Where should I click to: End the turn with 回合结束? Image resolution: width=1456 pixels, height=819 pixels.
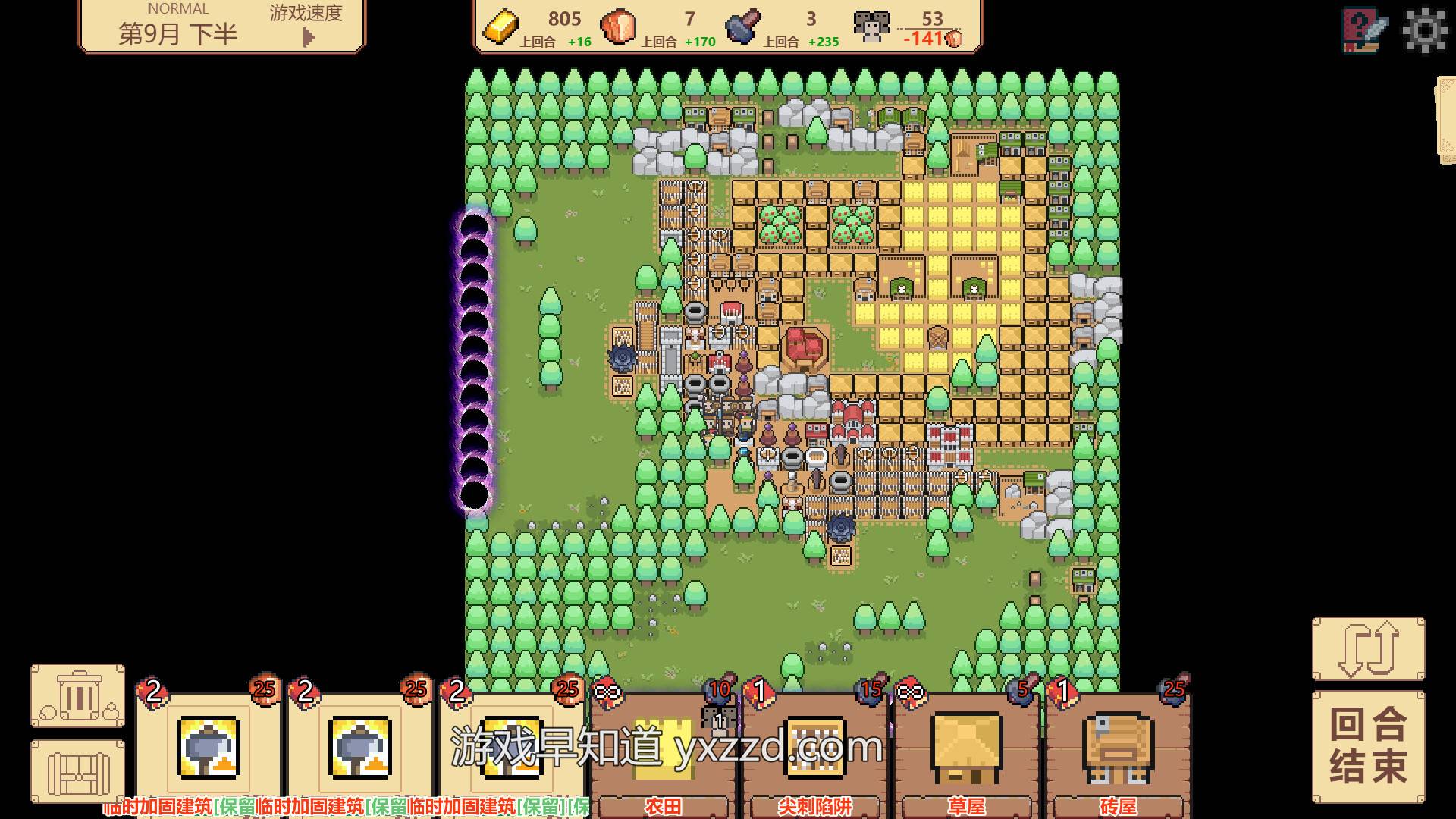pyautogui.click(x=1368, y=746)
